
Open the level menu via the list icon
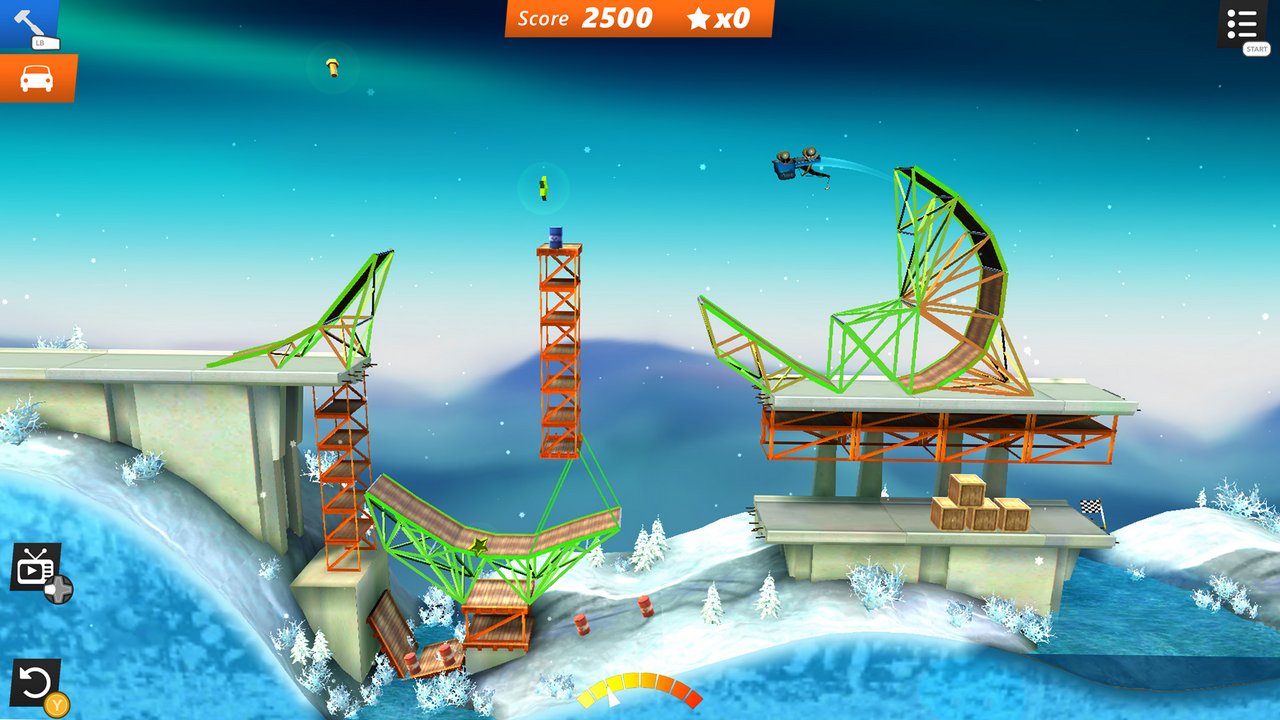[x=1243, y=22]
